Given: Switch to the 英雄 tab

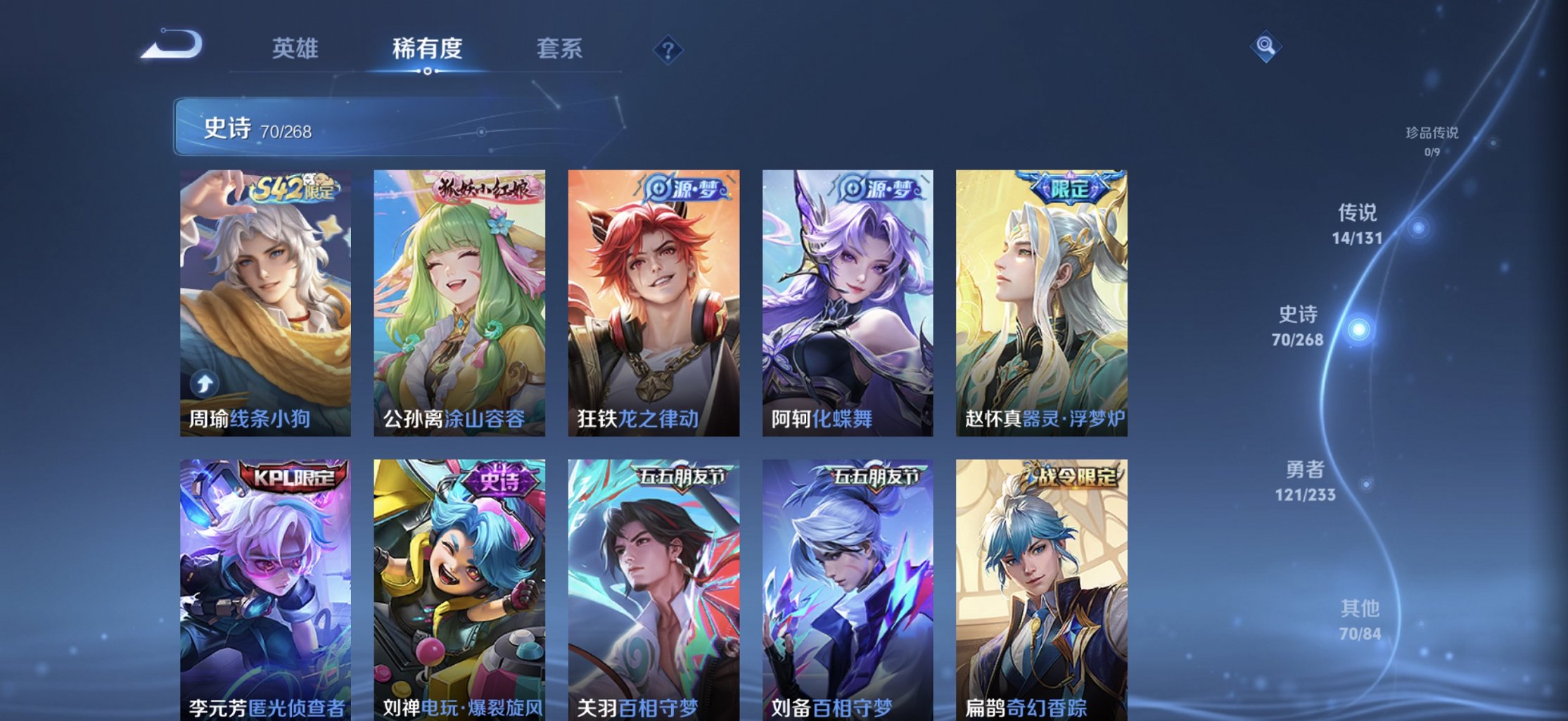Looking at the screenshot, I should tap(295, 48).
